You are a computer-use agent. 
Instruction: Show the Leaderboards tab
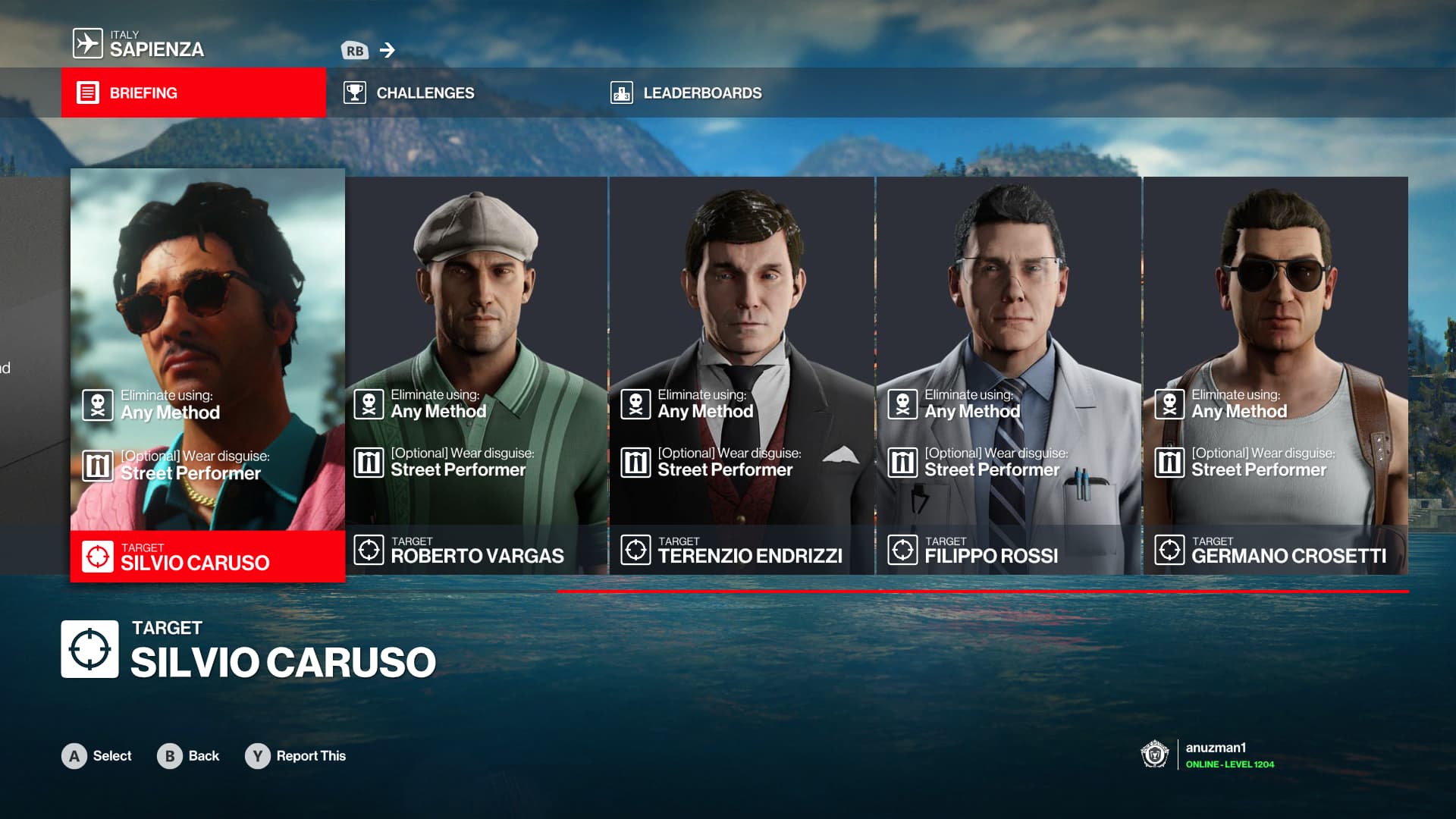(701, 93)
